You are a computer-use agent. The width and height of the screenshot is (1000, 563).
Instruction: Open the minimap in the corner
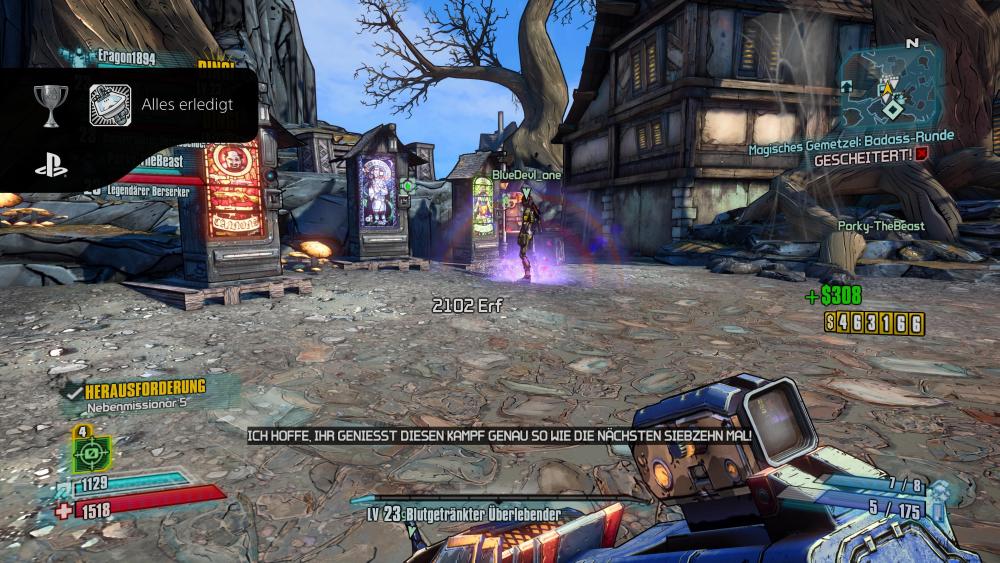coord(891,85)
